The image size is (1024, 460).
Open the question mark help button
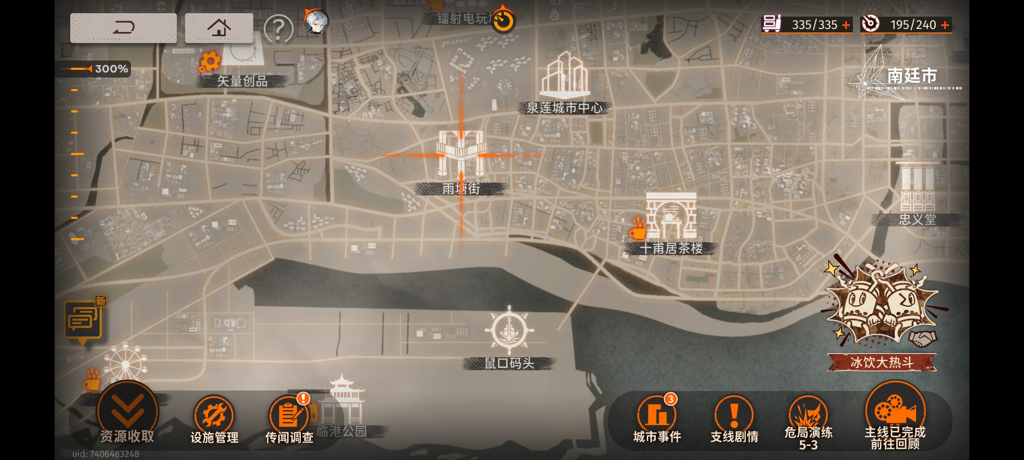(278, 28)
